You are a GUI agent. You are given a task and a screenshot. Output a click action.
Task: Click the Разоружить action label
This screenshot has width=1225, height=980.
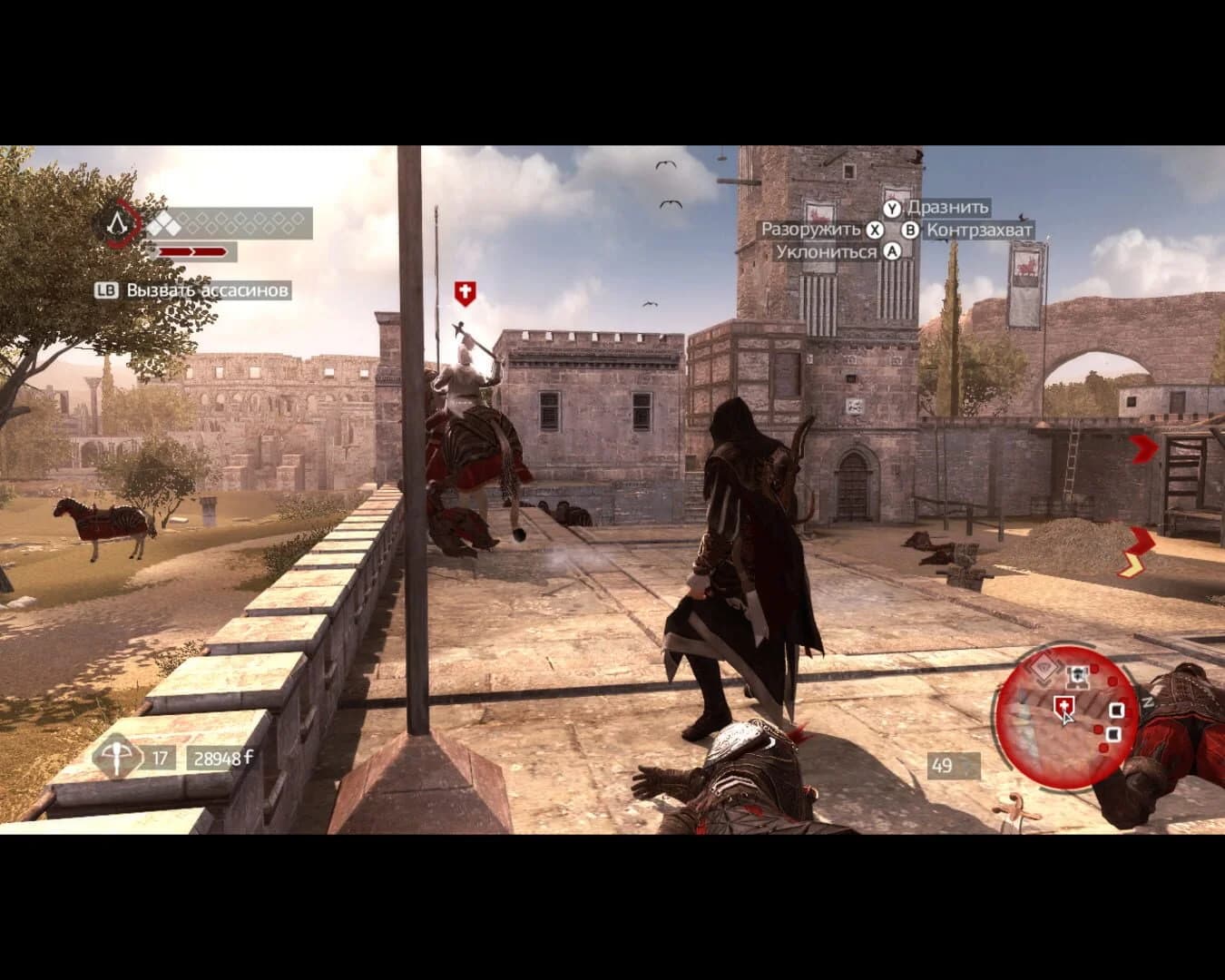810,232
